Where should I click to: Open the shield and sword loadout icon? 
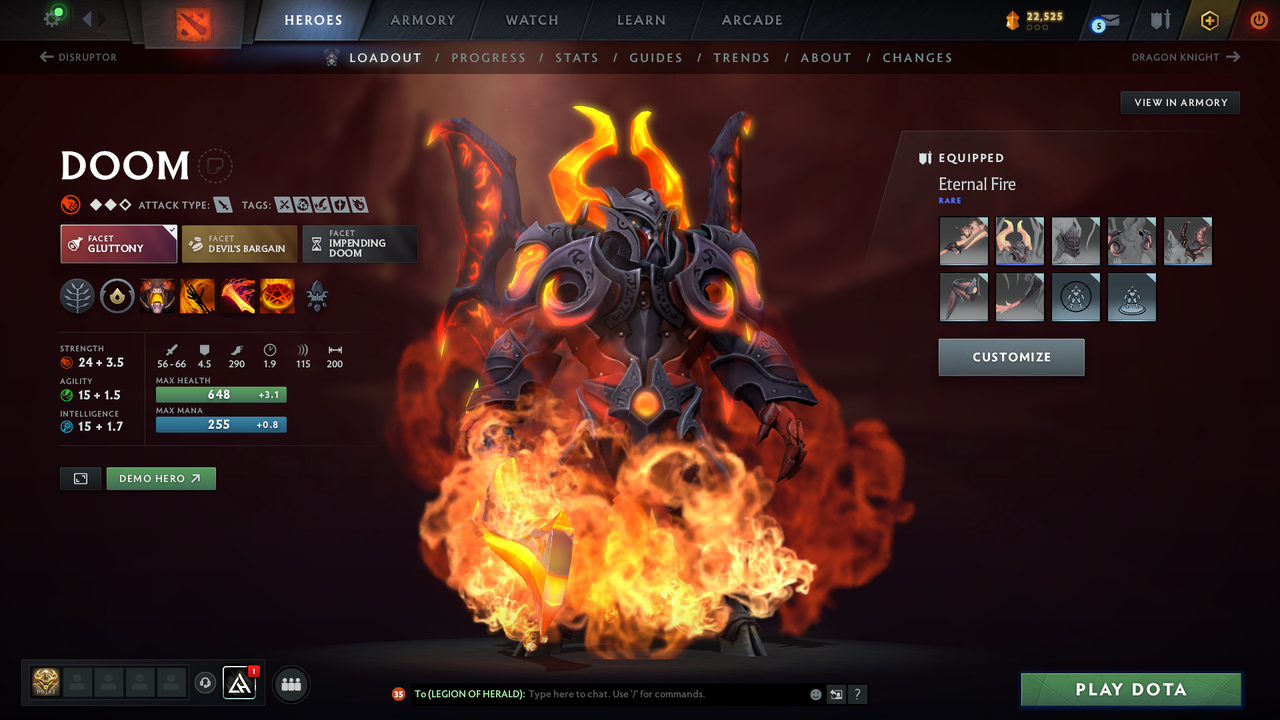pyautogui.click(x=1159, y=20)
